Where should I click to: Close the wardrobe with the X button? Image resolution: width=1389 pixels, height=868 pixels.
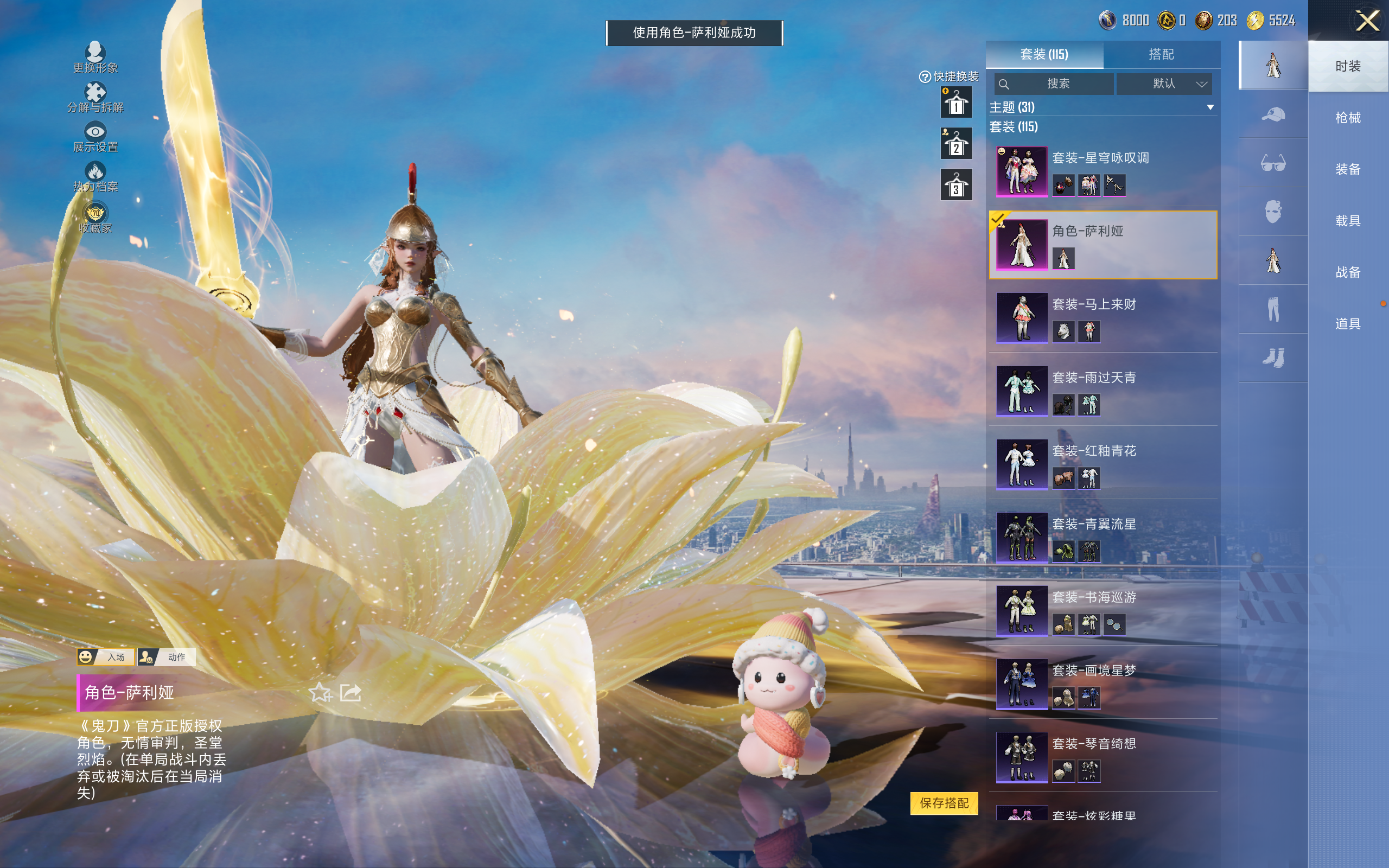(1367, 21)
